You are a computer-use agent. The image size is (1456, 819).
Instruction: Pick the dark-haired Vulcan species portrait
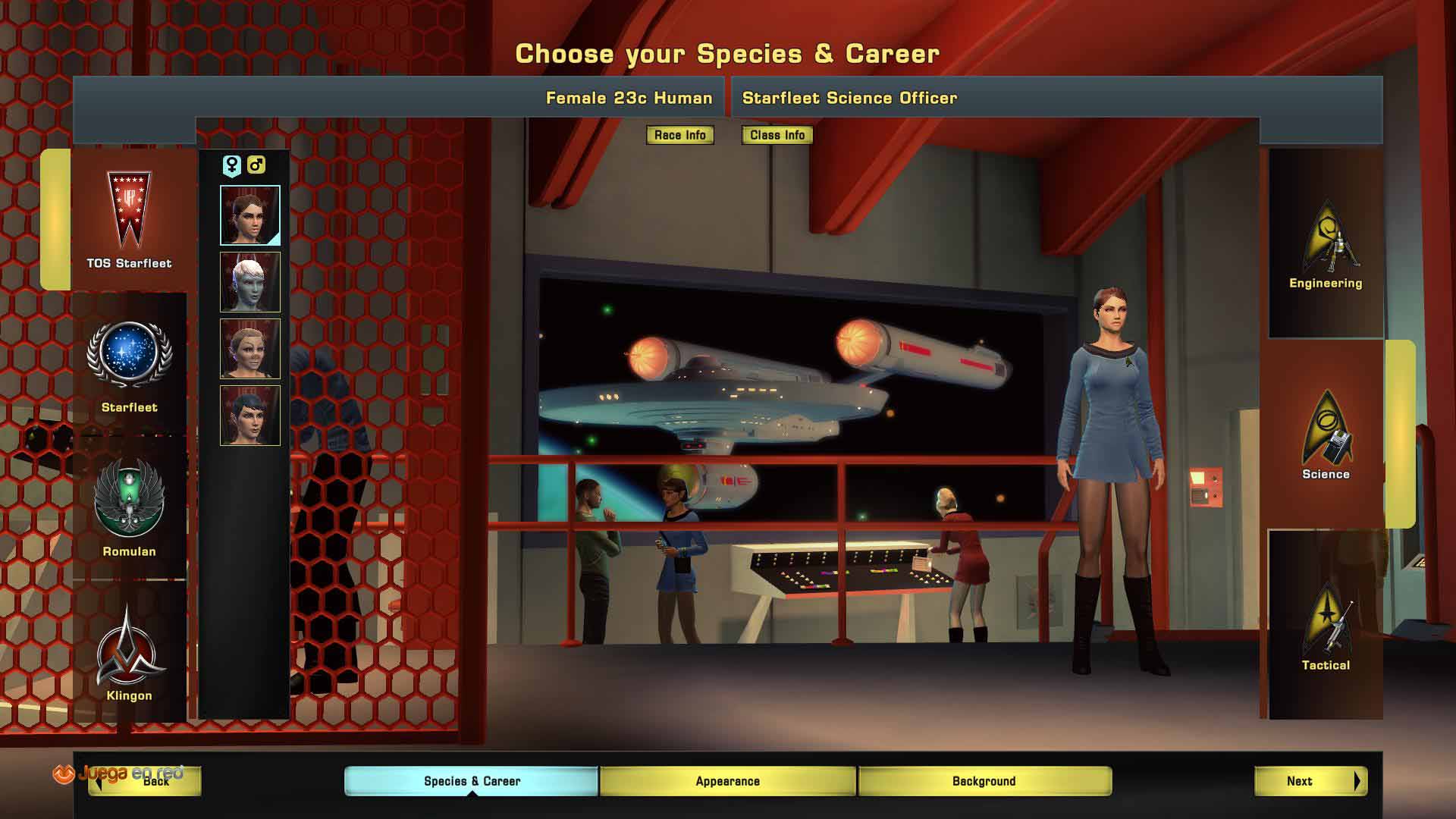(x=250, y=416)
